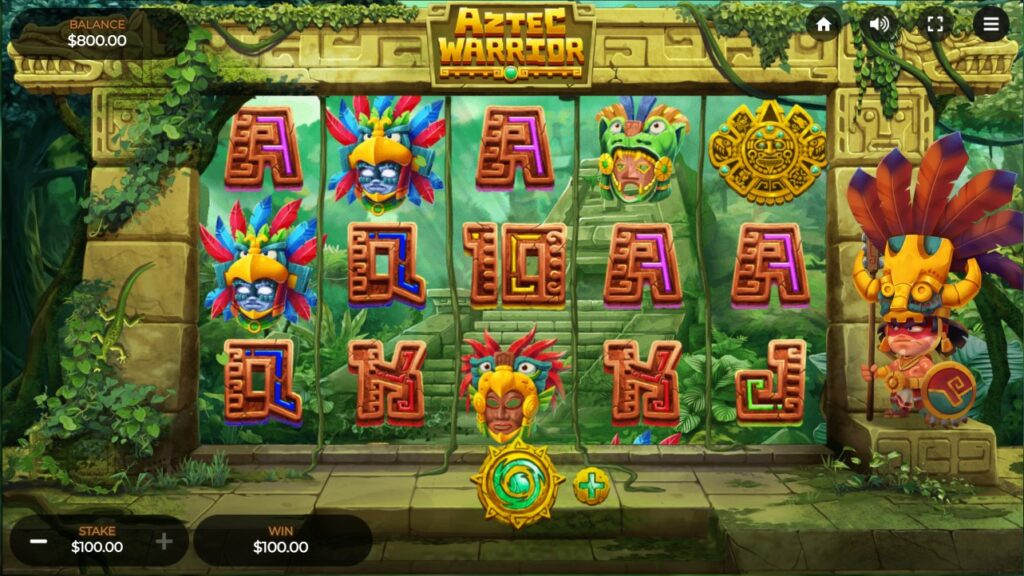Increase the stake with the plus button
Image resolution: width=1024 pixels, height=576 pixels.
pos(165,541)
